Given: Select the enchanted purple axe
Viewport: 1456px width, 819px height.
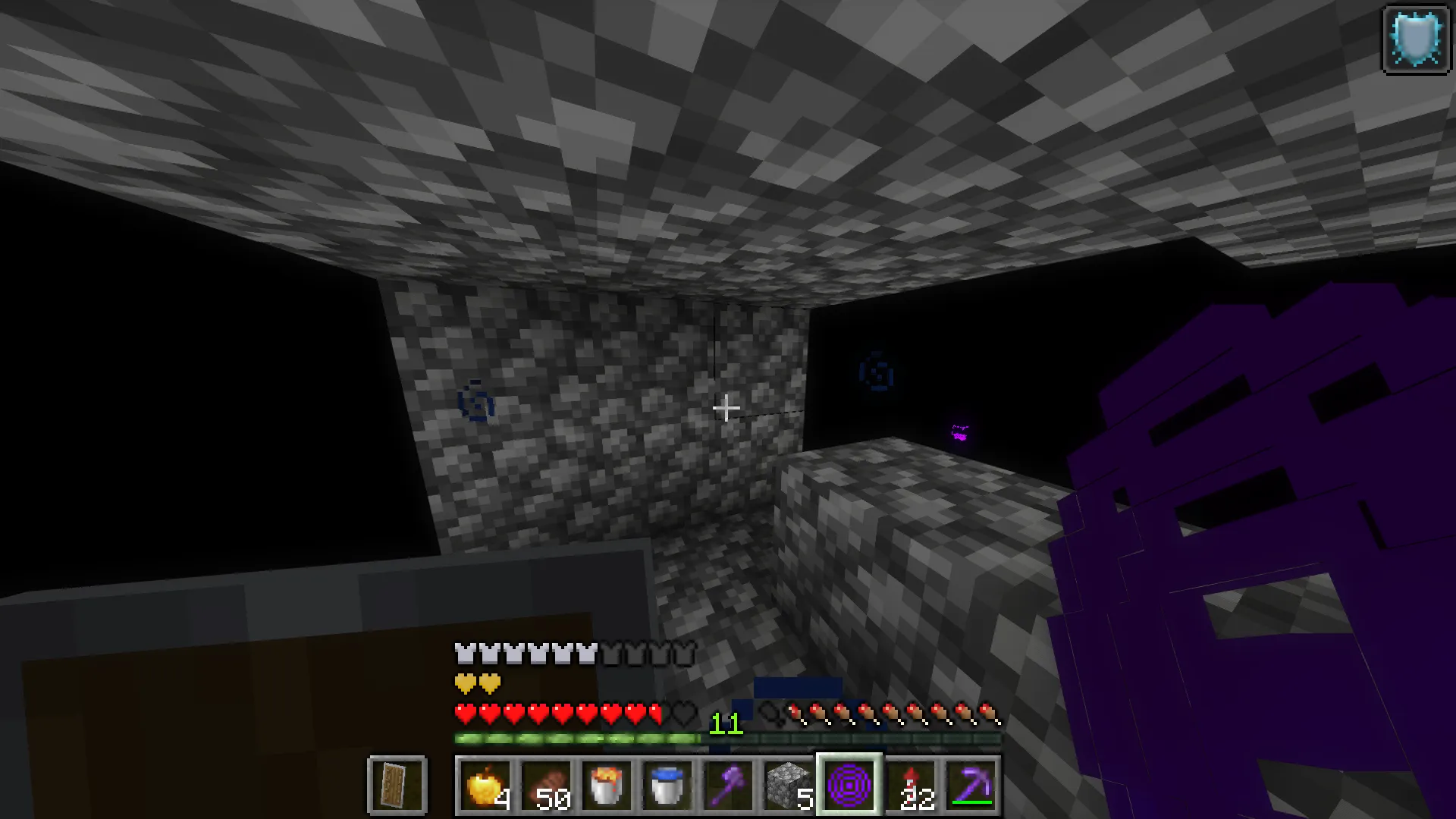Looking at the screenshot, I should (x=728, y=785).
